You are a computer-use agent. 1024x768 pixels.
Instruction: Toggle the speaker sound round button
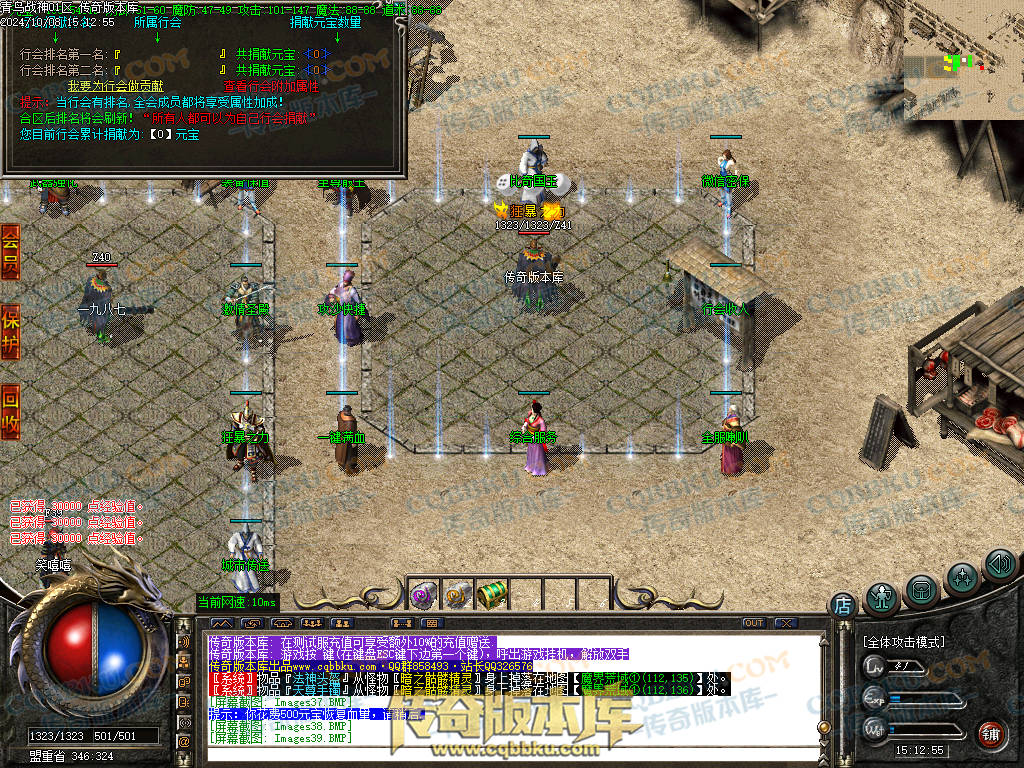[x=1000, y=565]
